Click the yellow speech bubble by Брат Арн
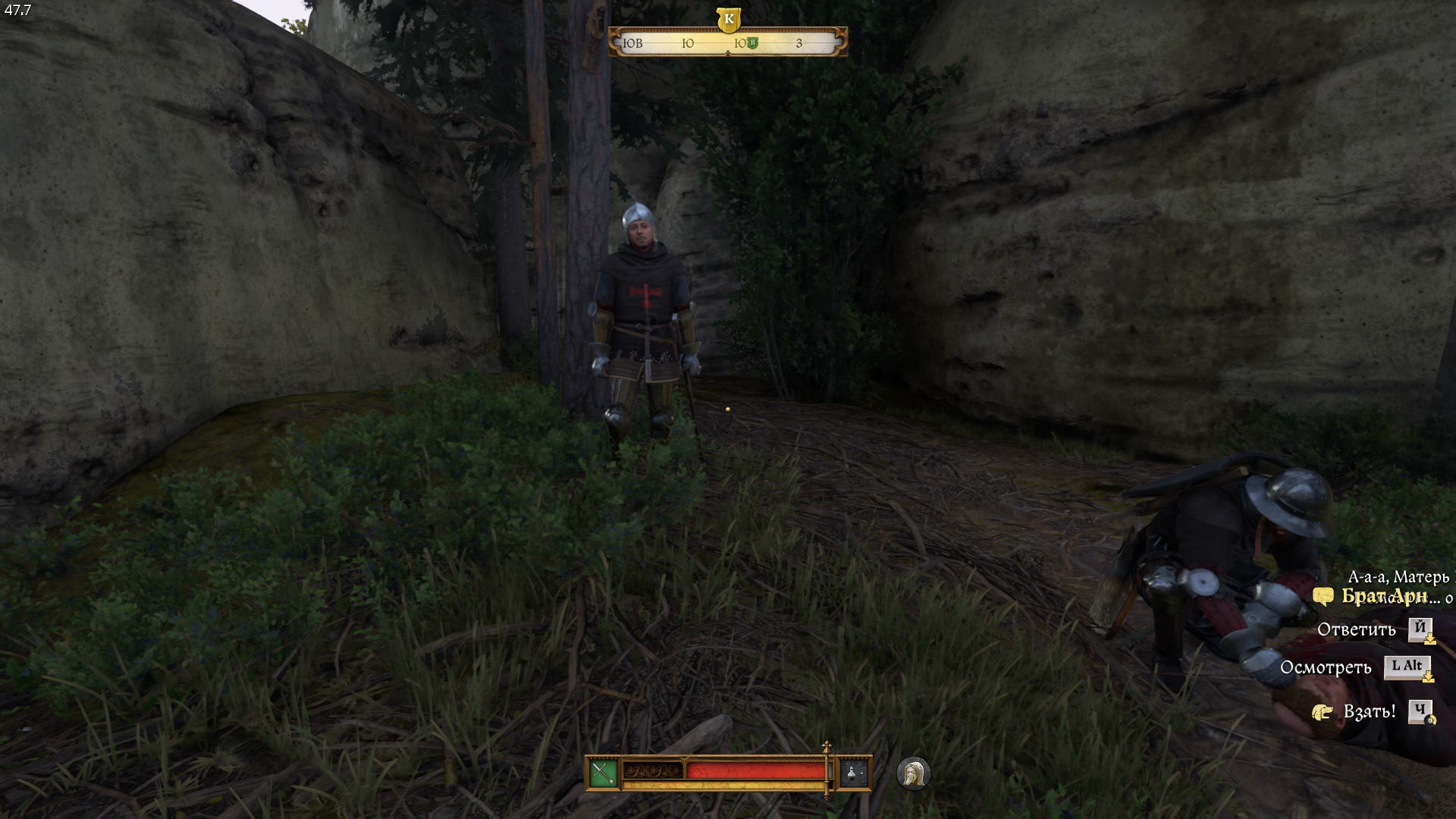This screenshot has height=819, width=1456. pyautogui.click(x=1323, y=597)
